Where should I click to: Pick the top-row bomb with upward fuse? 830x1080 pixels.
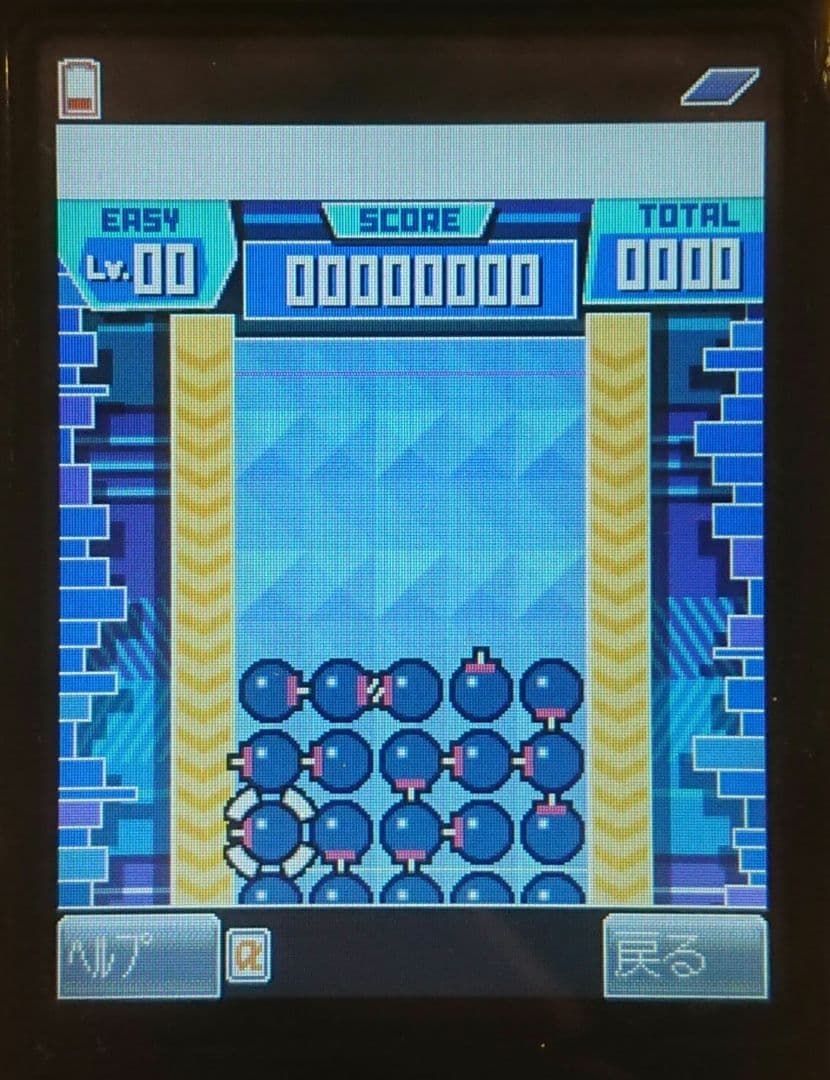point(481,688)
